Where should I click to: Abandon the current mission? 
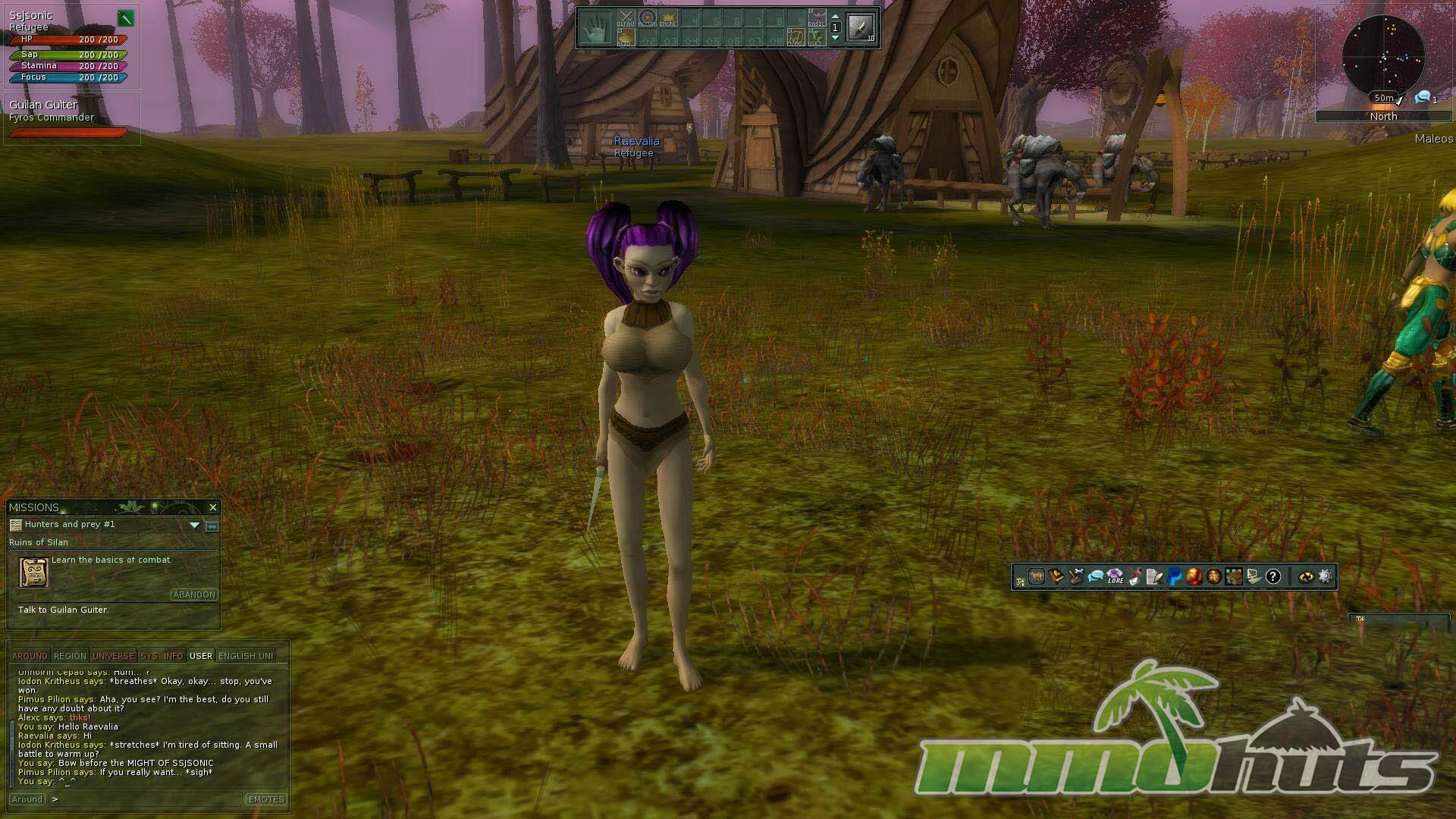(194, 595)
